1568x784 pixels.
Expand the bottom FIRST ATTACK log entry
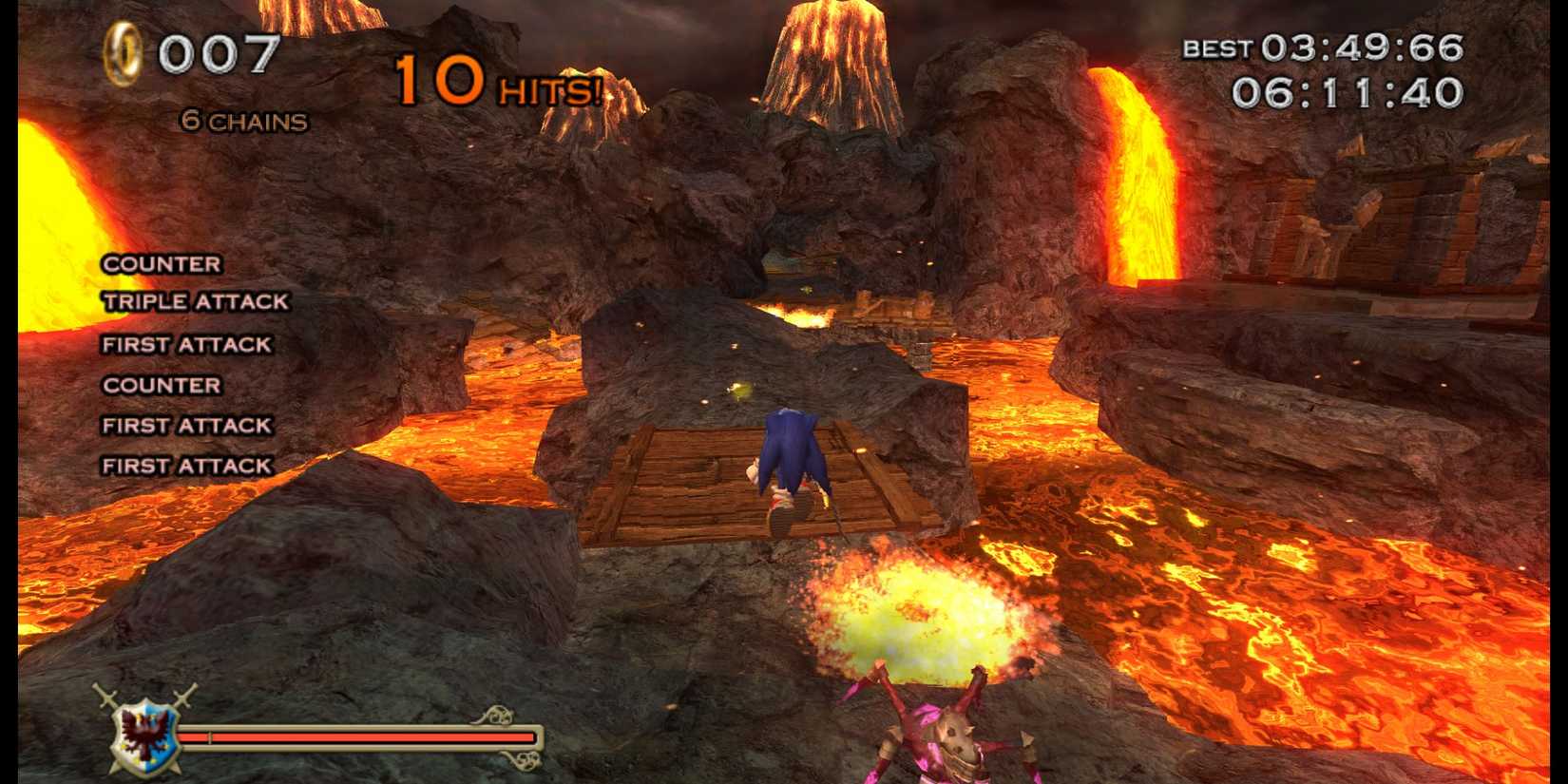coord(185,466)
